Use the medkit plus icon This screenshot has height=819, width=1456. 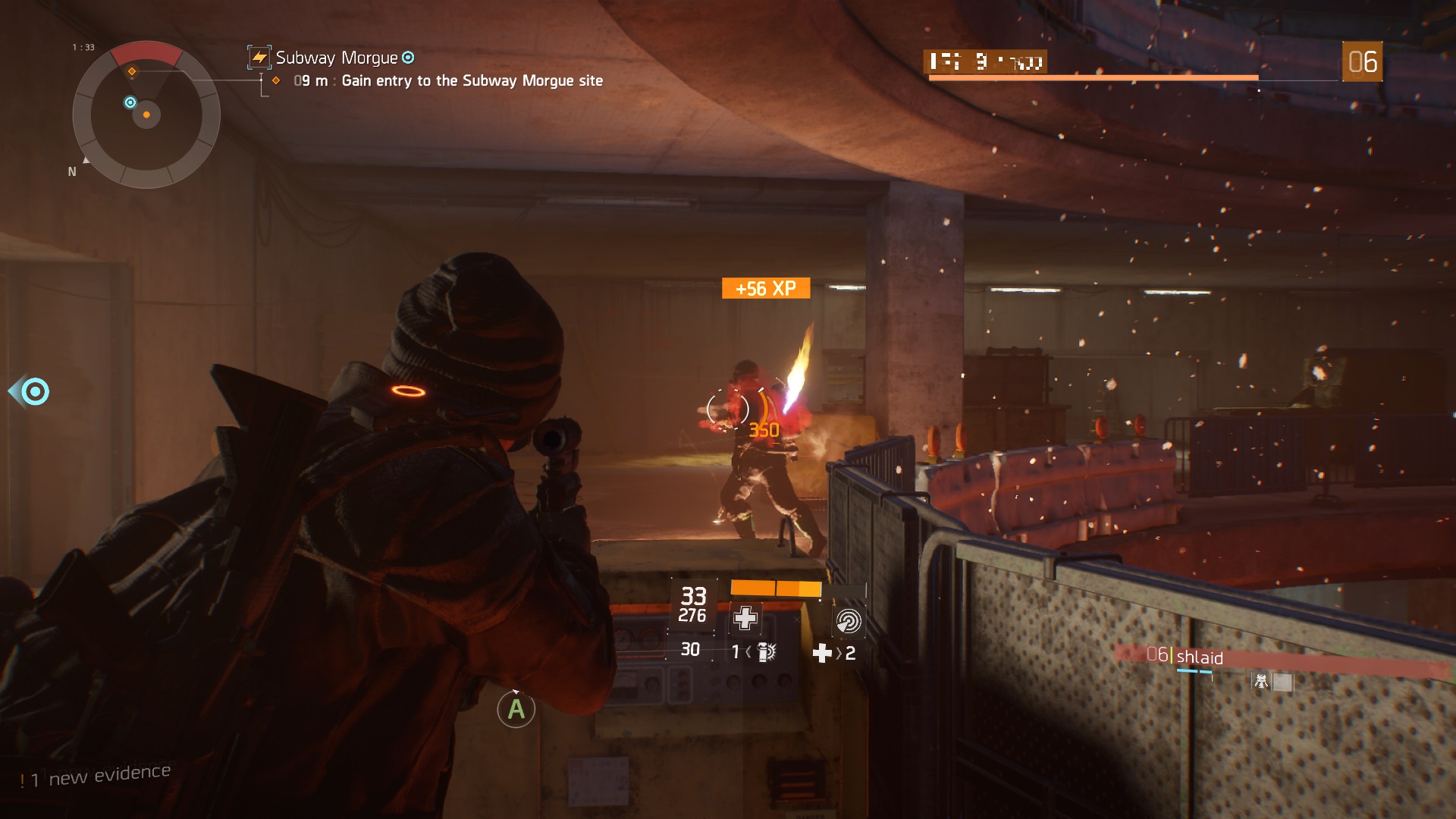pyautogui.click(x=822, y=653)
